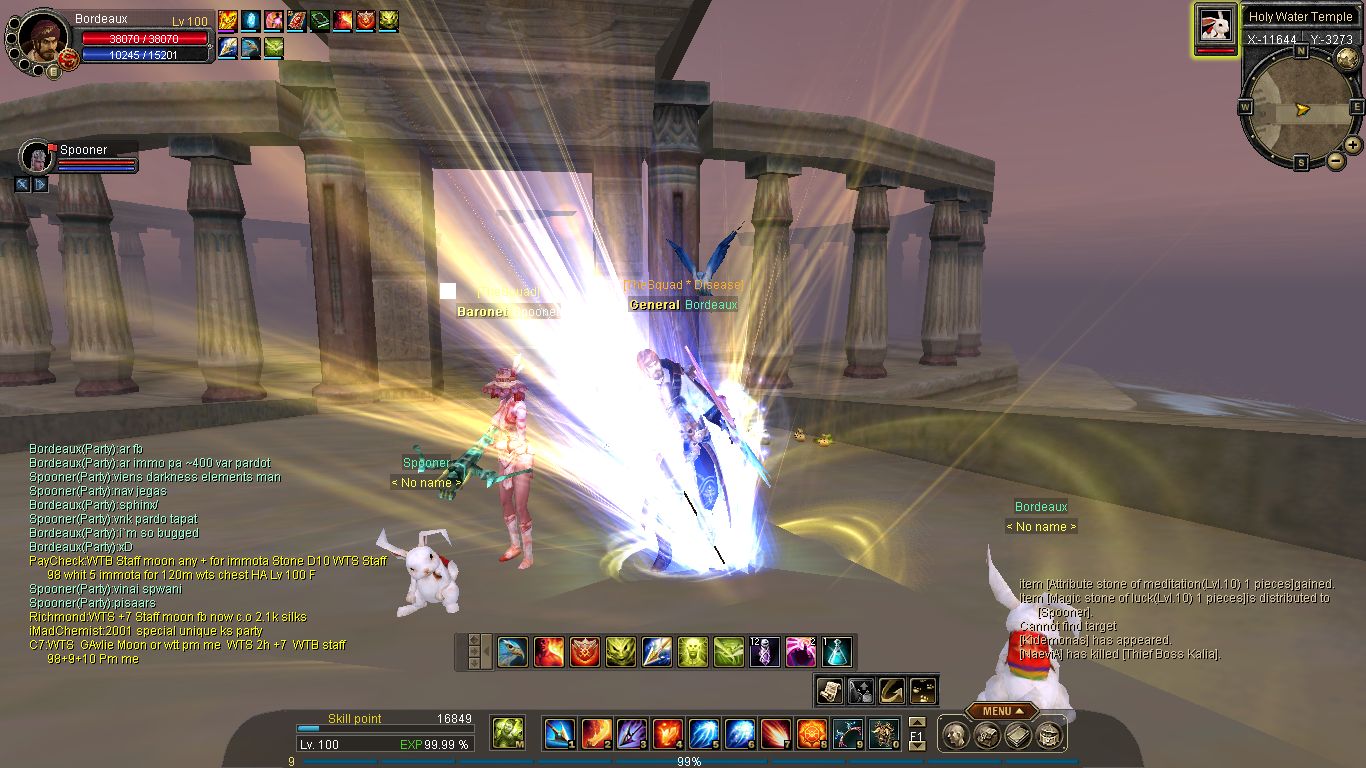Activate the flaming sword skill in slot 2
The height and width of the screenshot is (768, 1366).
click(x=596, y=734)
